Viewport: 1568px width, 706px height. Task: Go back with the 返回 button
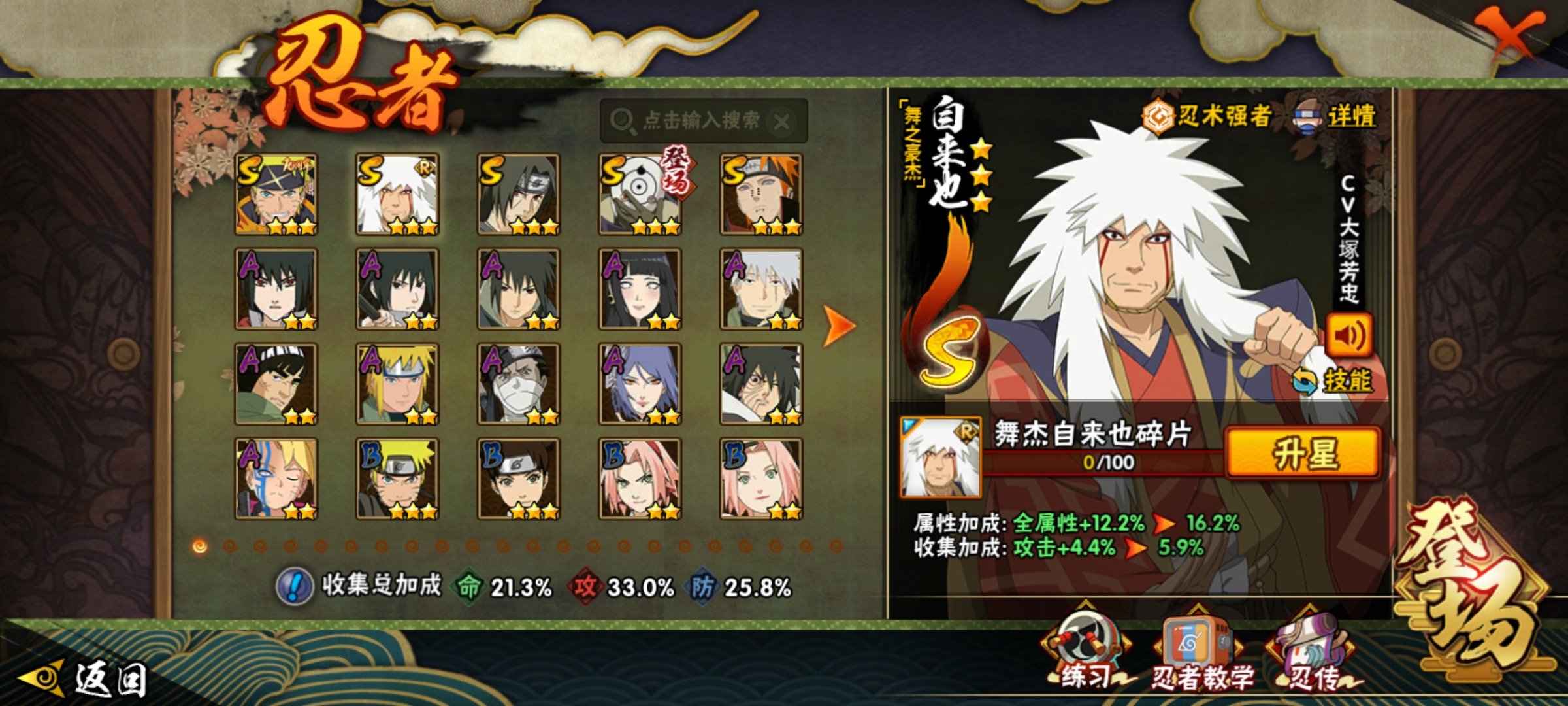point(85,679)
